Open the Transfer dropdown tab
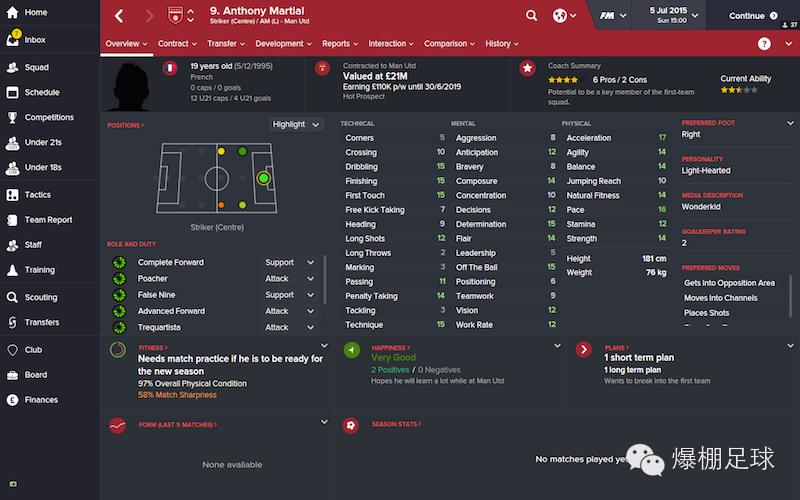The height and width of the screenshot is (500, 800). coord(226,44)
